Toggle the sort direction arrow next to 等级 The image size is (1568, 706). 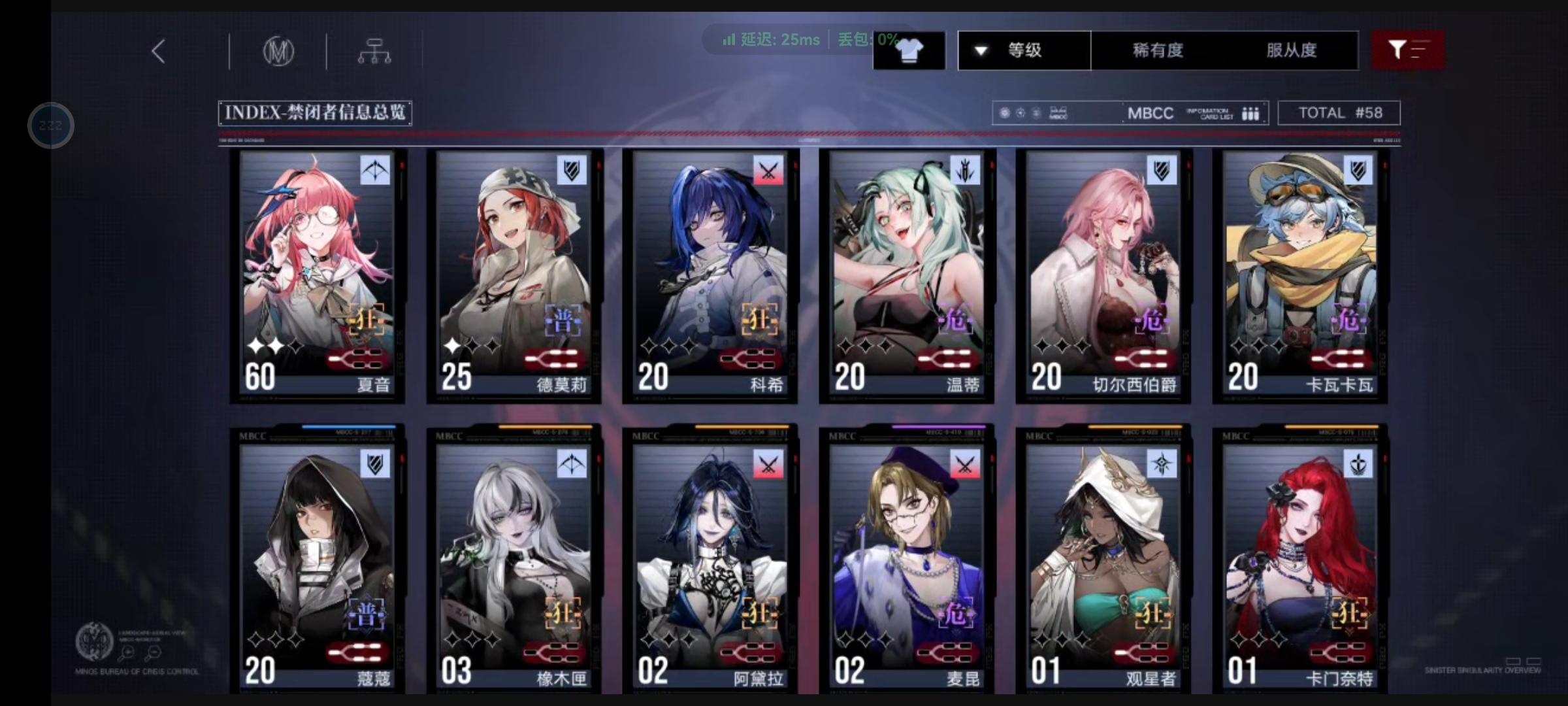(980, 50)
